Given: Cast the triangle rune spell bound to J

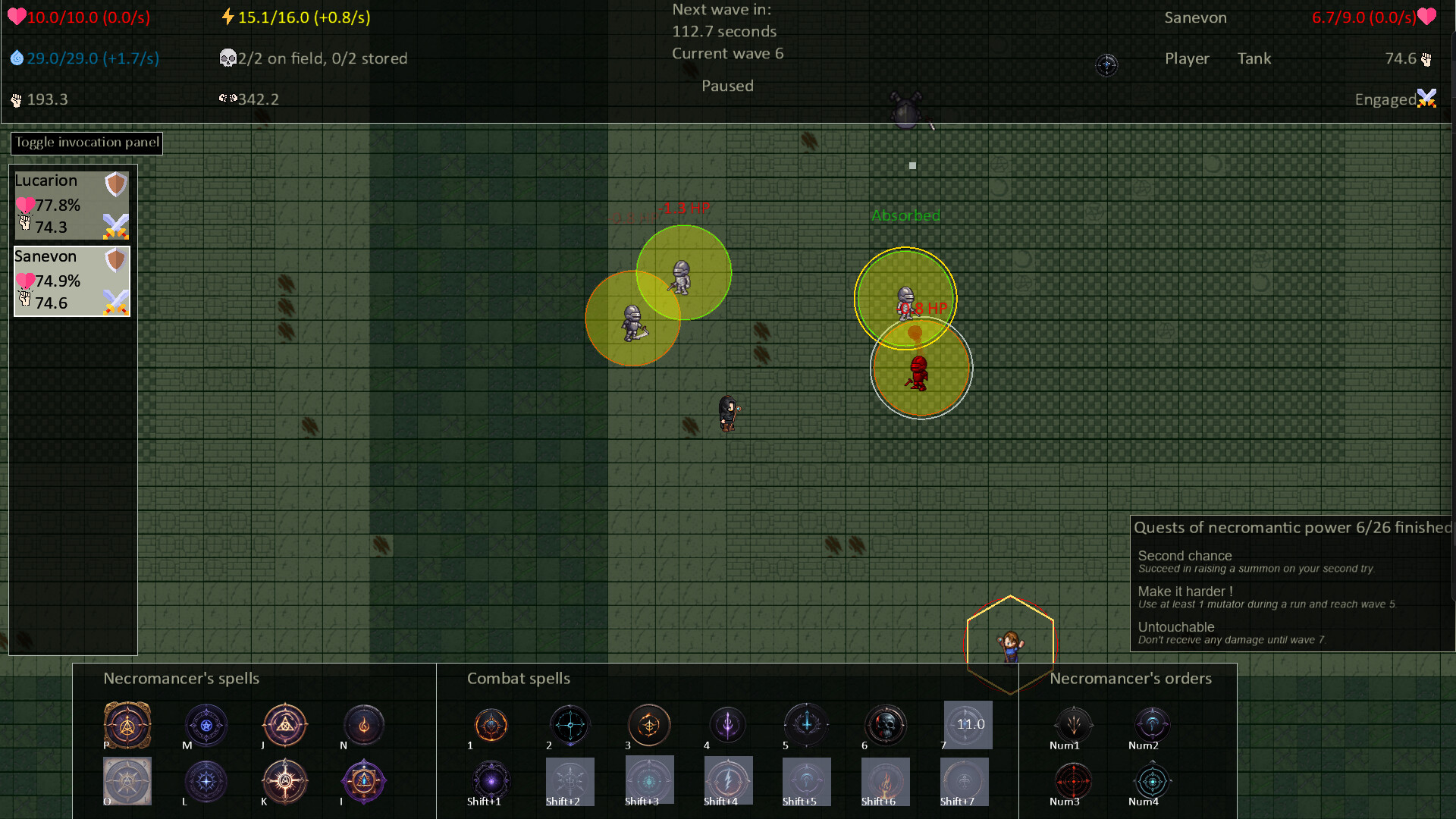Looking at the screenshot, I should [284, 724].
